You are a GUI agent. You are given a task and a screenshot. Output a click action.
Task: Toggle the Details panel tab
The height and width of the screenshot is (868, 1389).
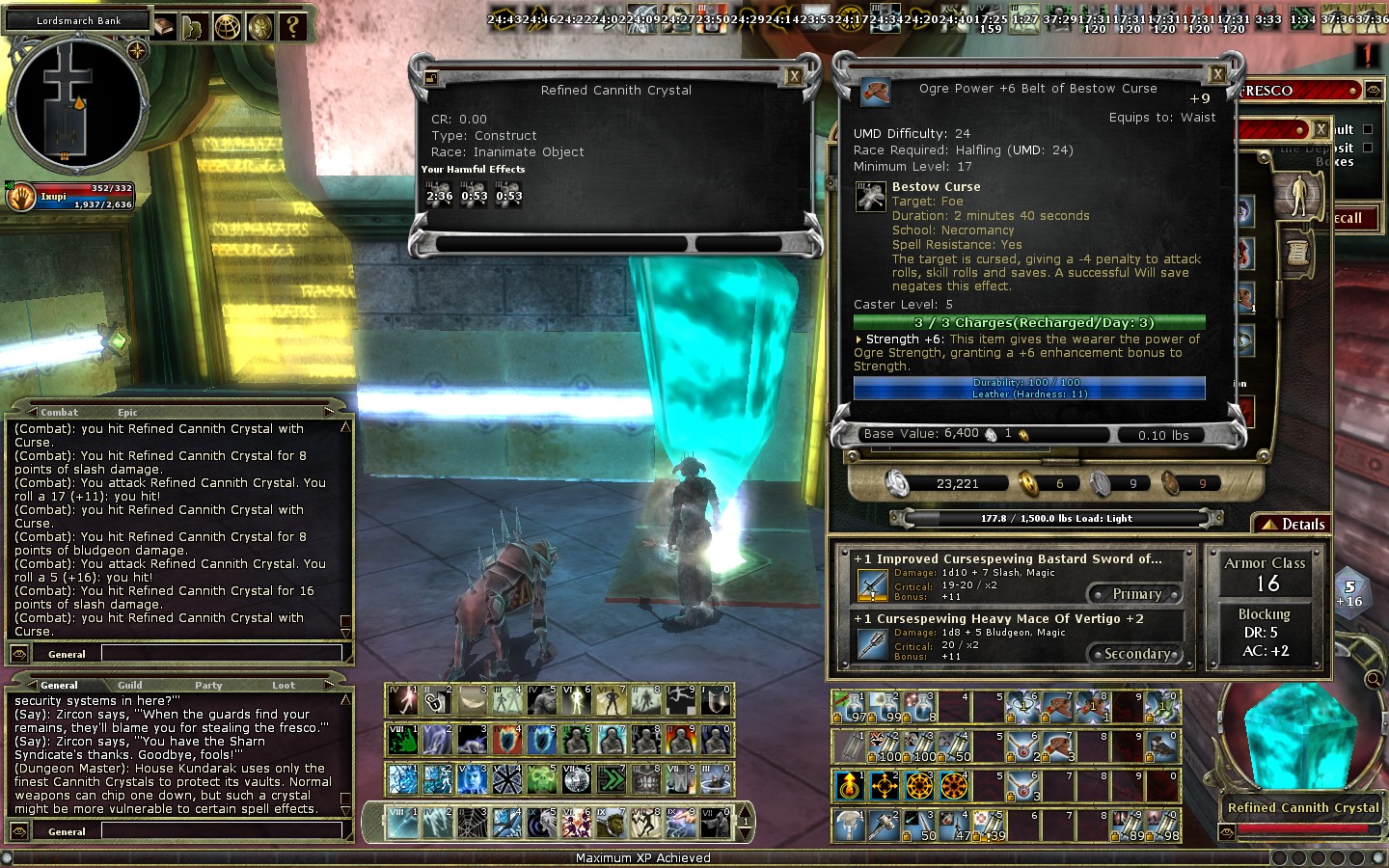tap(1294, 524)
